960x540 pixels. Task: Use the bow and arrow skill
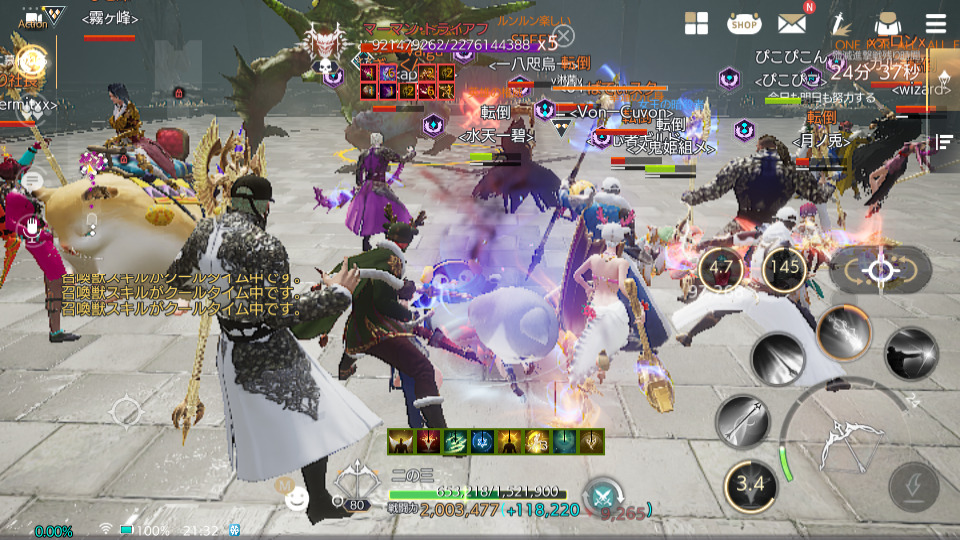(x=742, y=421)
